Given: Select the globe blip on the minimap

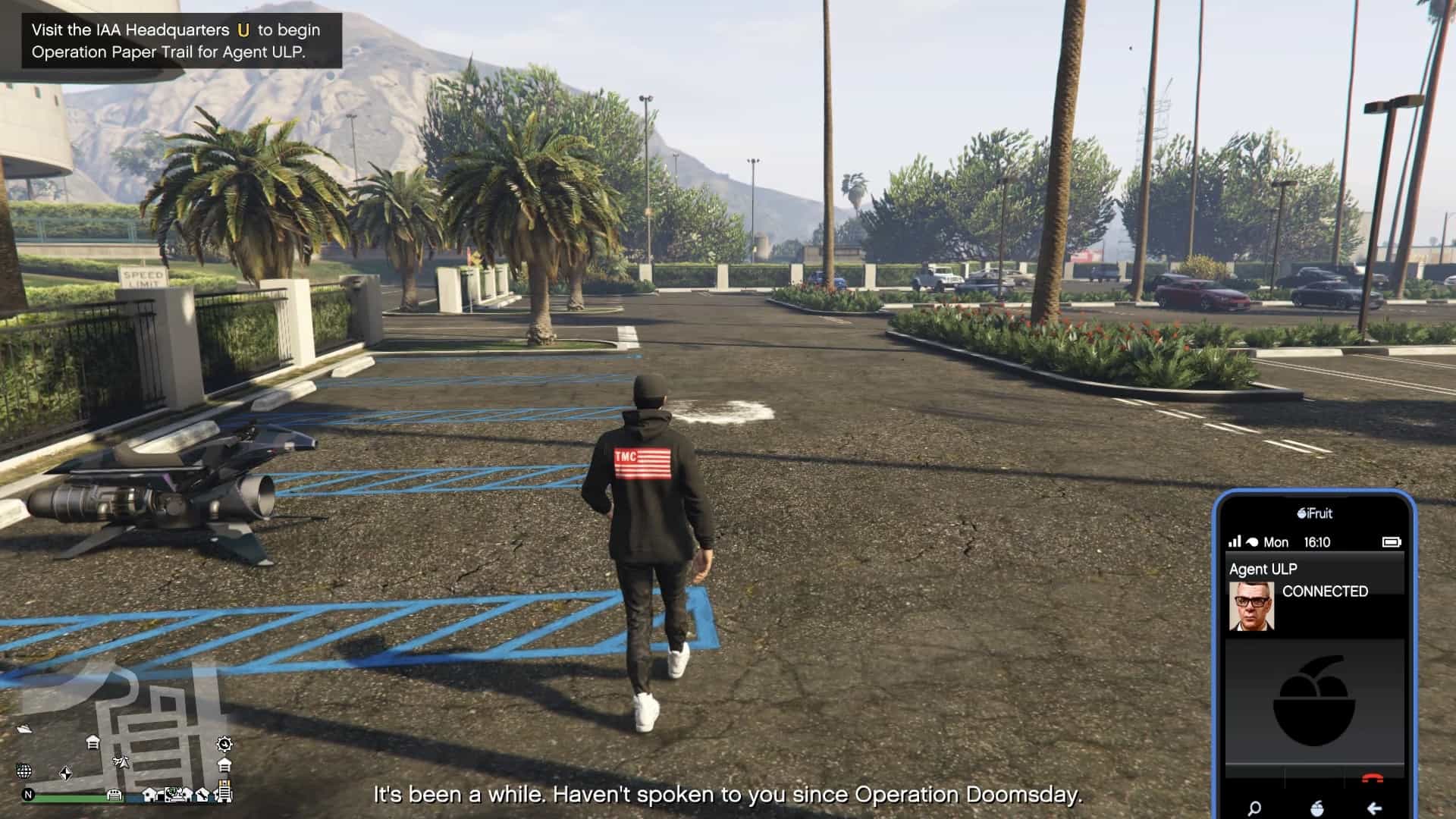Looking at the screenshot, I should 24,771.
